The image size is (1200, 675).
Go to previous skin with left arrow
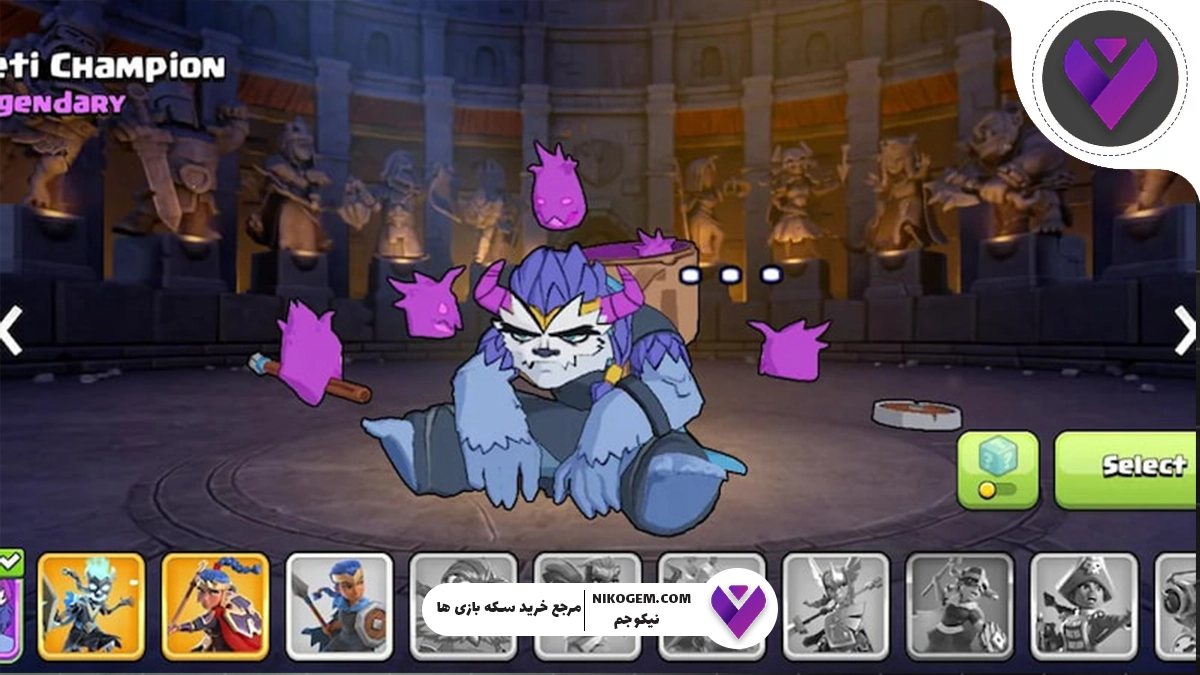pos(10,330)
